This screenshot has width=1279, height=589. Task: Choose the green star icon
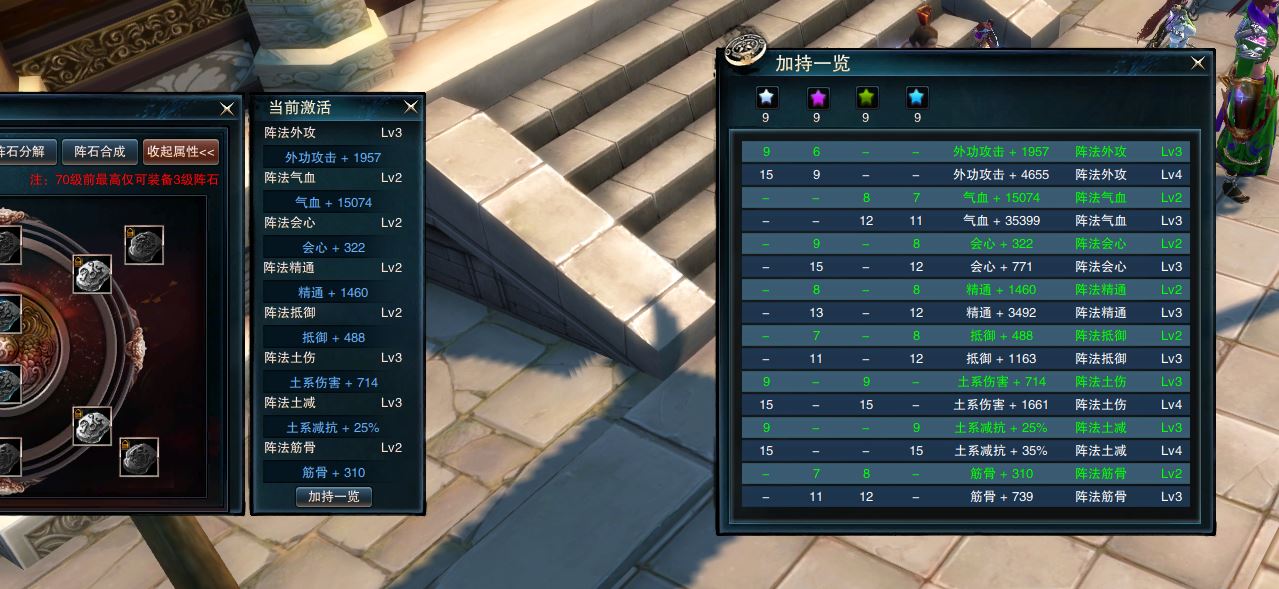(x=866, y=97)
